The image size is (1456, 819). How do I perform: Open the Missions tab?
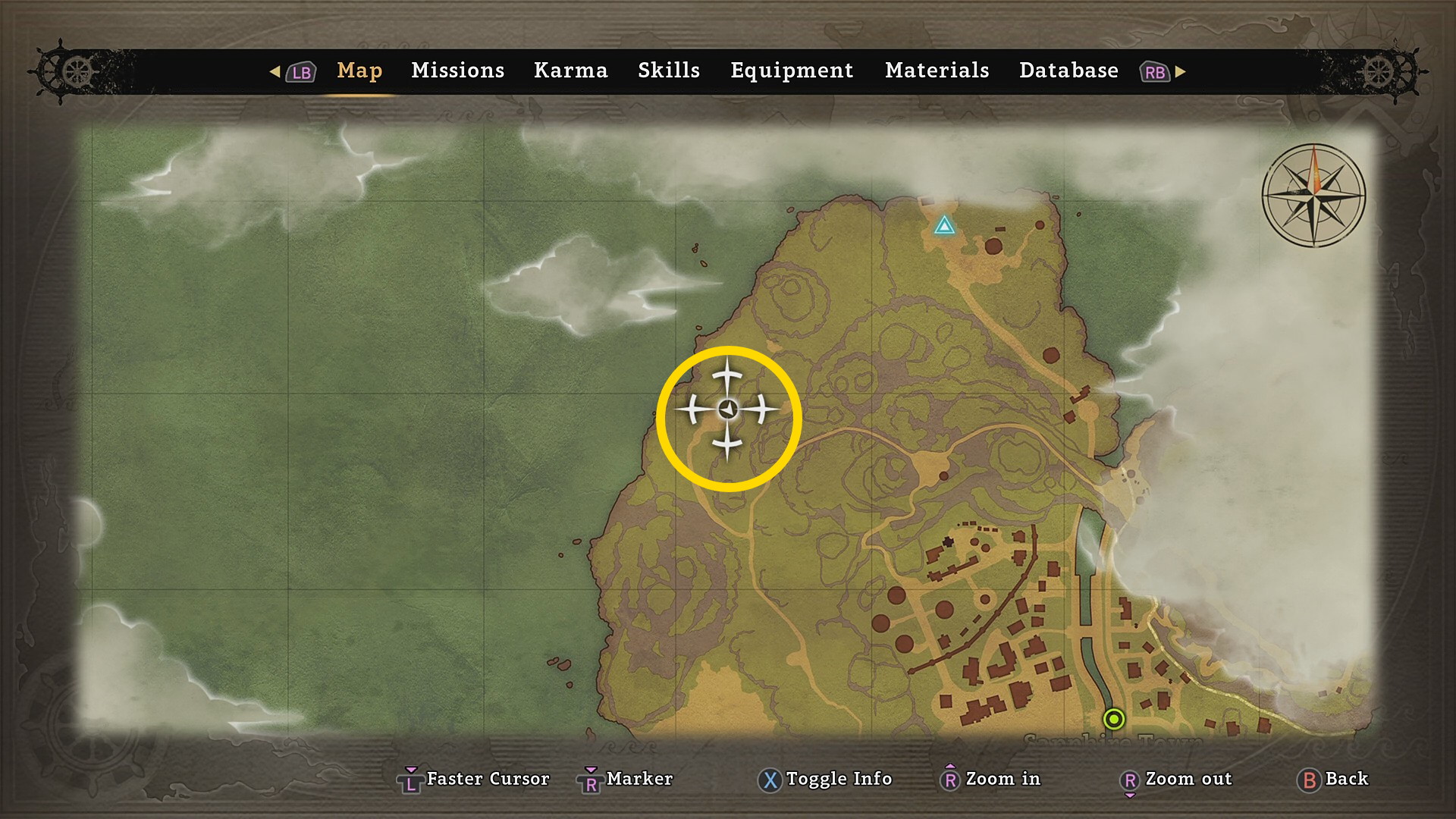click(x=457, y=71)
